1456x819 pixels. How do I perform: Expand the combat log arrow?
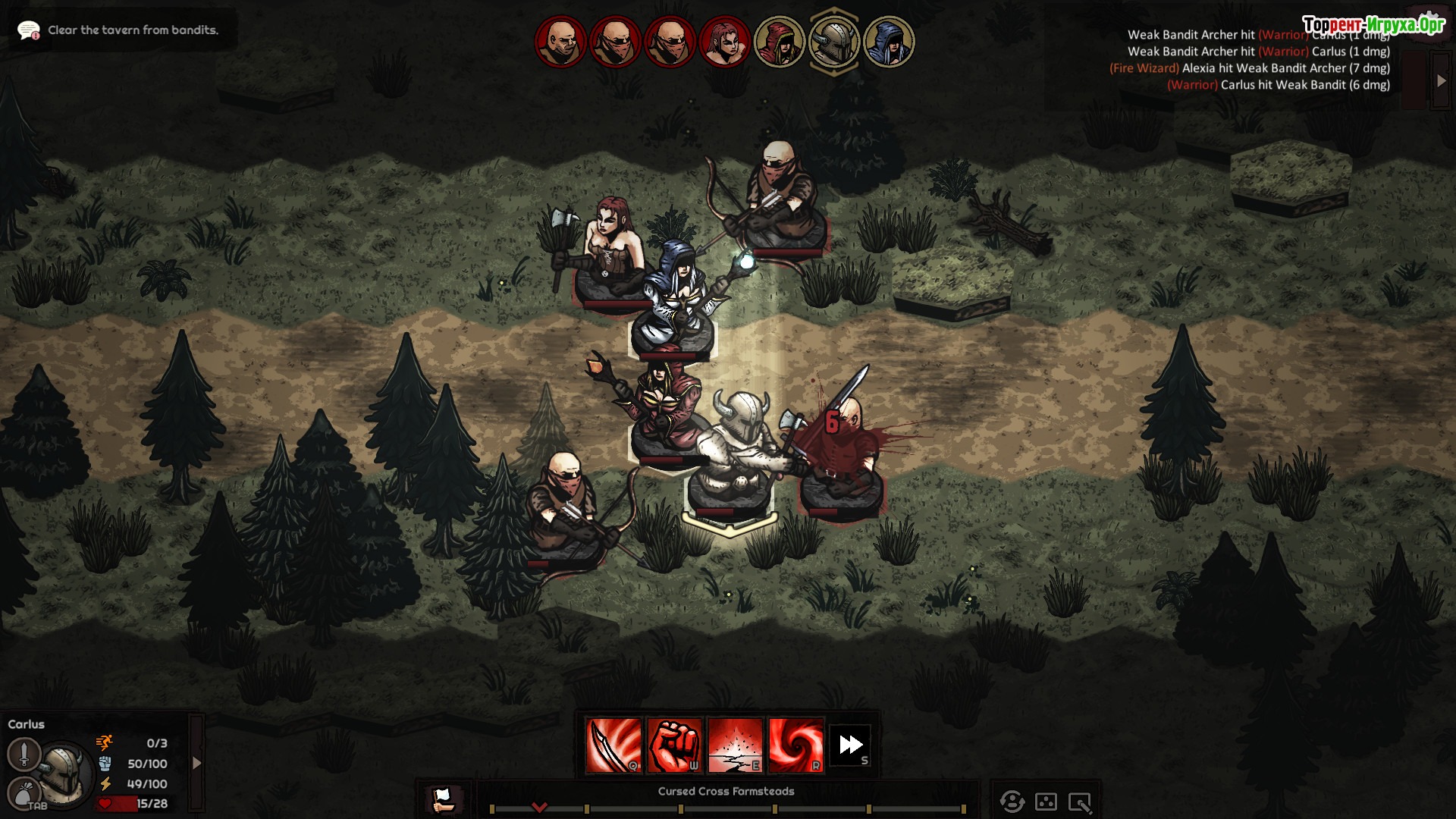click(x=1441, y=80)
